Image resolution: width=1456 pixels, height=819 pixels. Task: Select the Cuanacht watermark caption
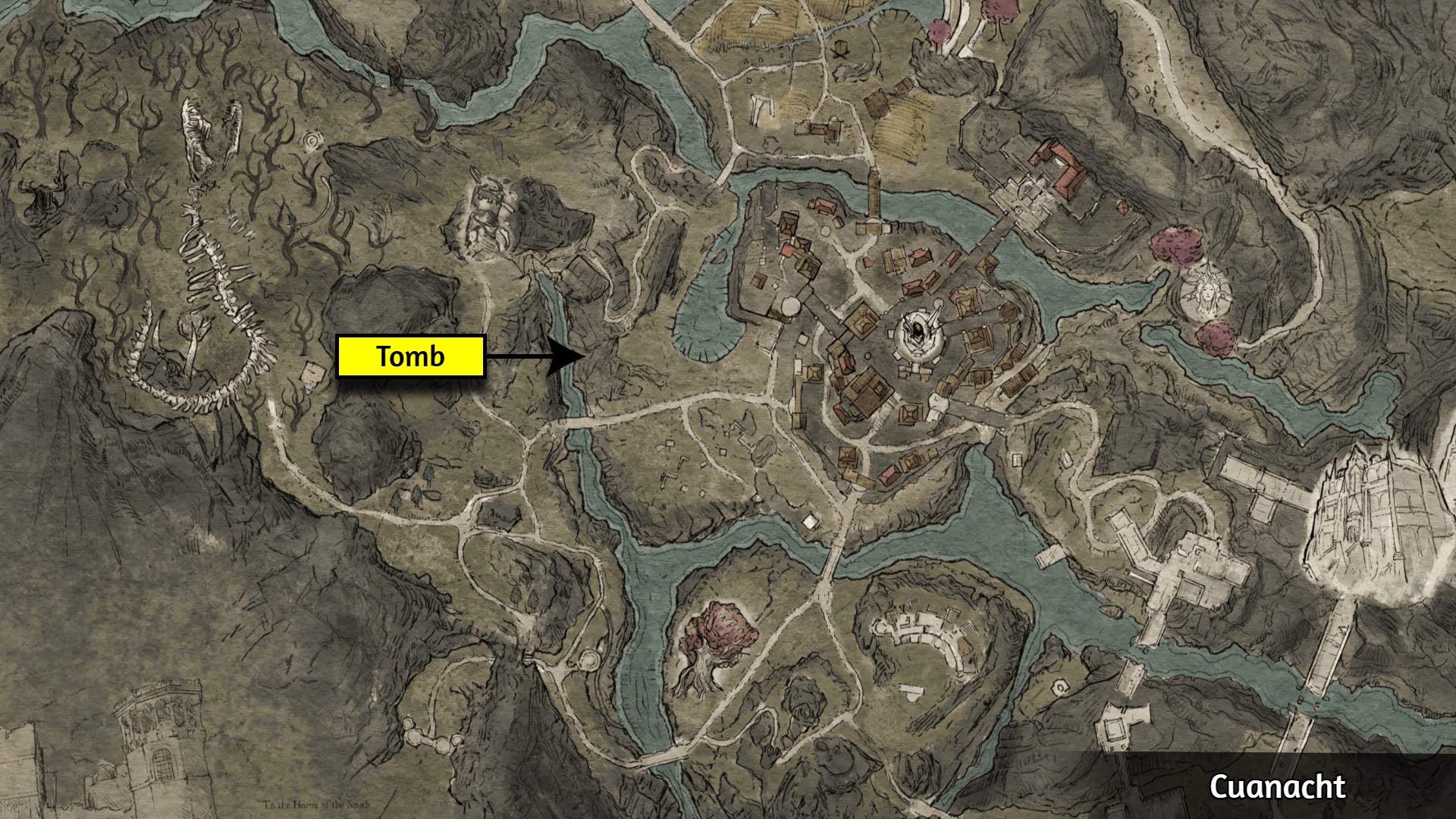1277,786
